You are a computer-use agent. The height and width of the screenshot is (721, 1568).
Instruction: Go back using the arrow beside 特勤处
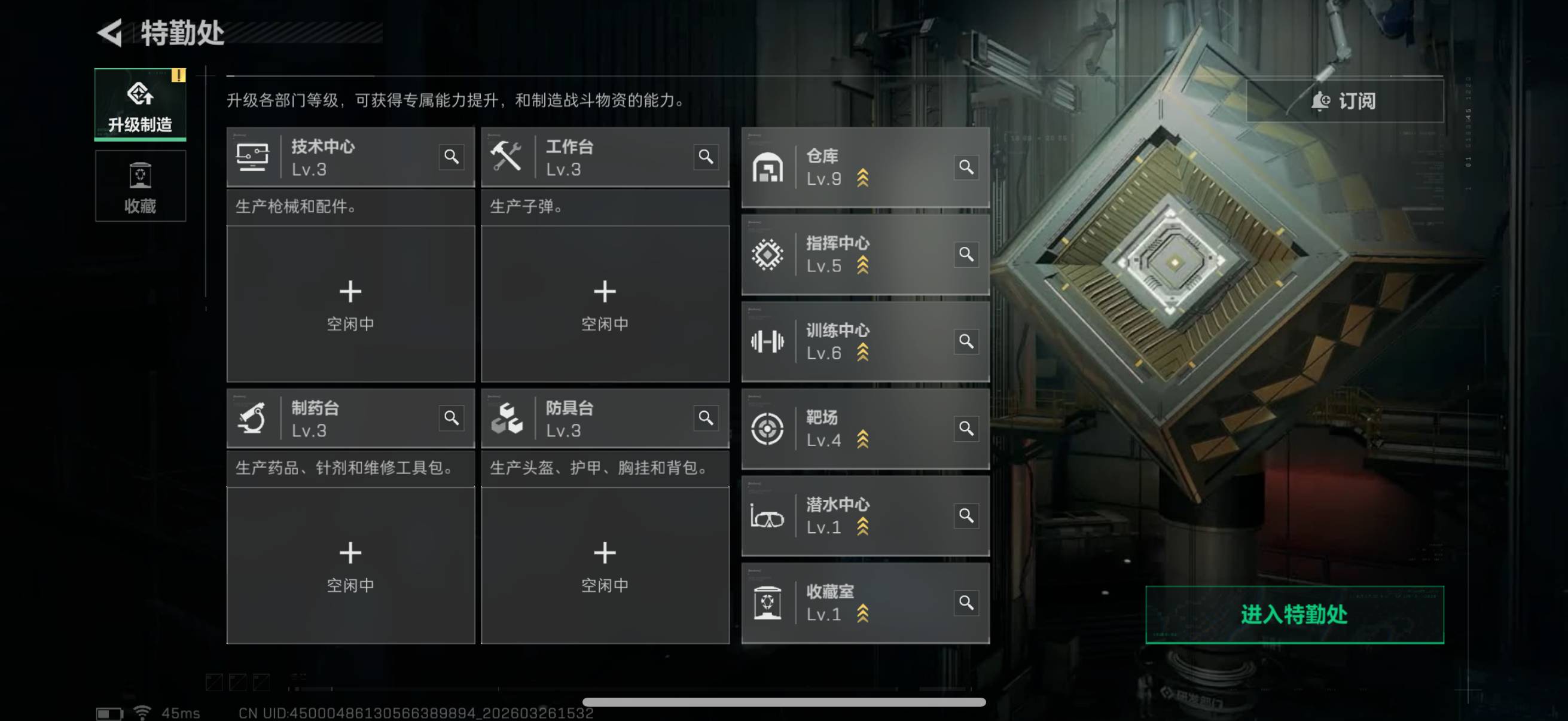pos(110,33)
